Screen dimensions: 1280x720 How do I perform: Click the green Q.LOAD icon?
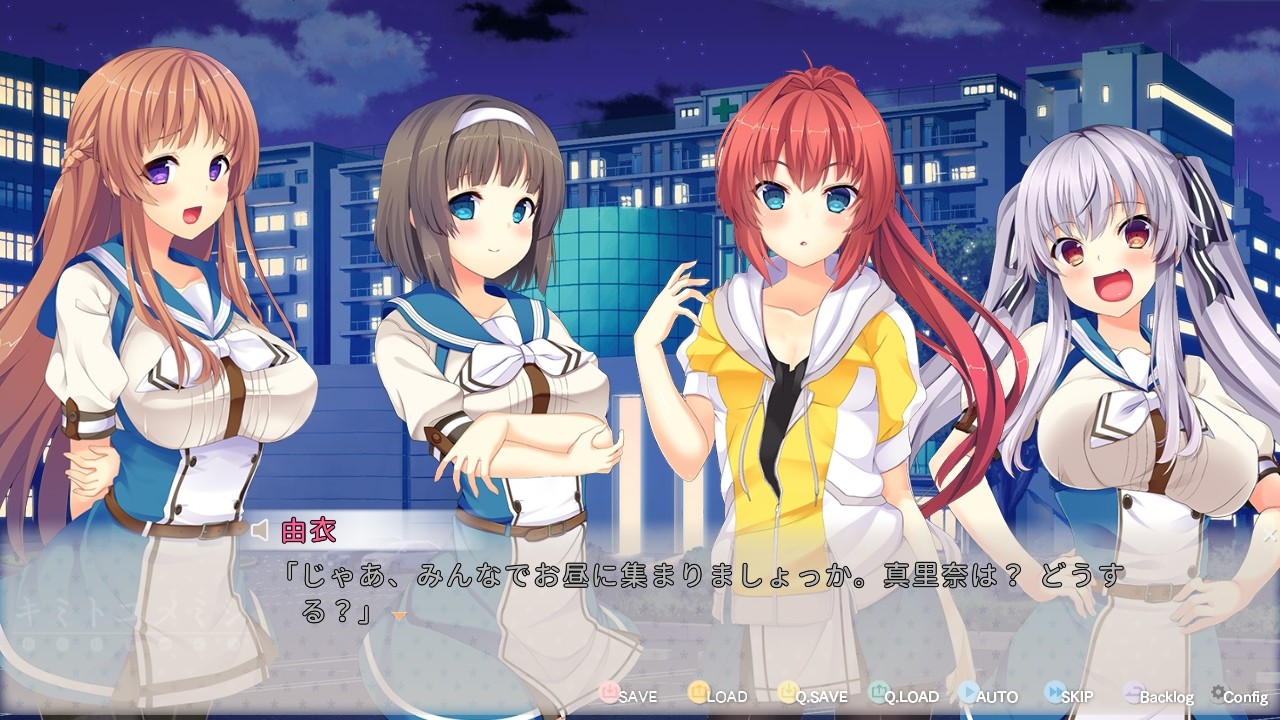point(877,692)
